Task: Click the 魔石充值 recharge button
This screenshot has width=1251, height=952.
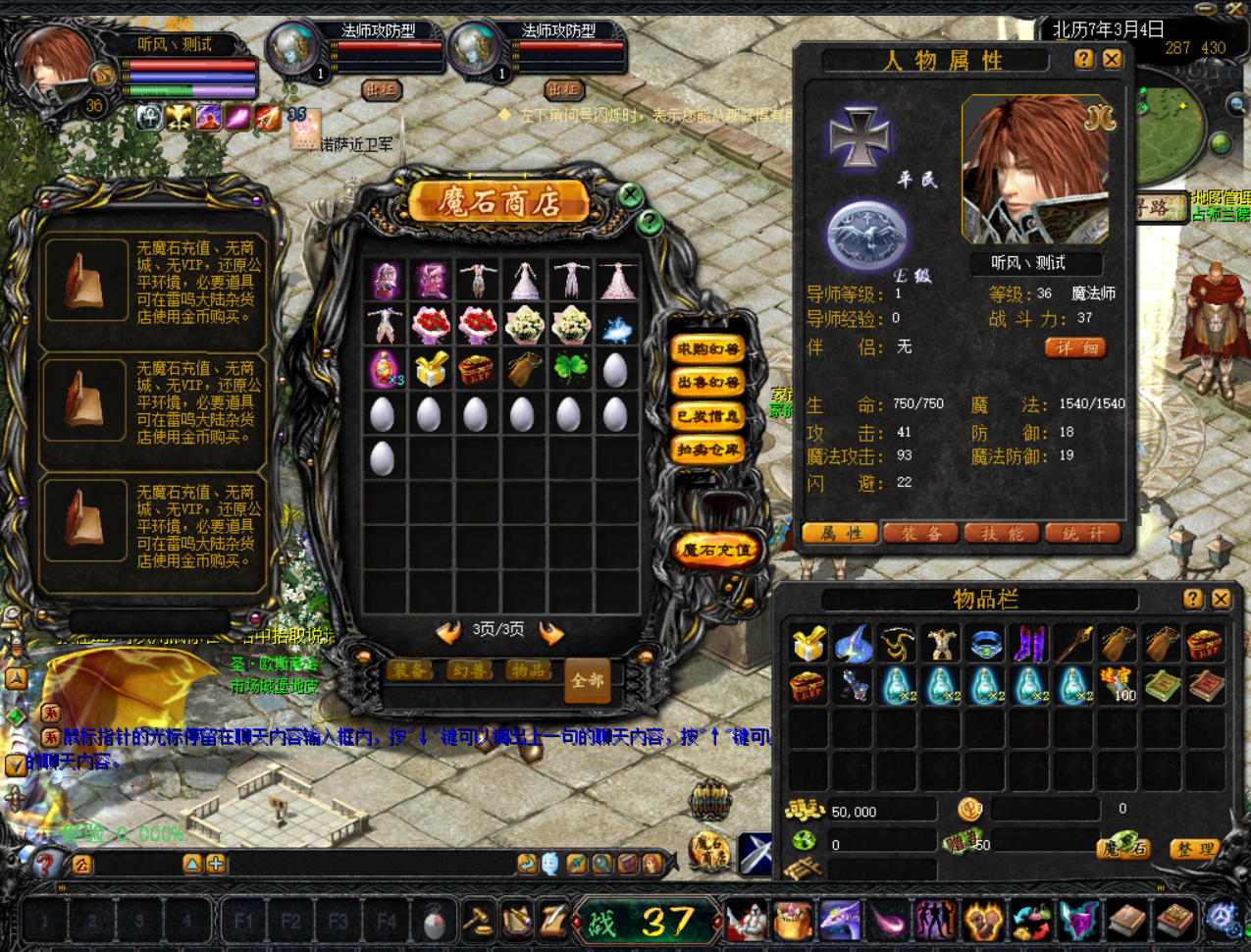Action: (717, 551)
